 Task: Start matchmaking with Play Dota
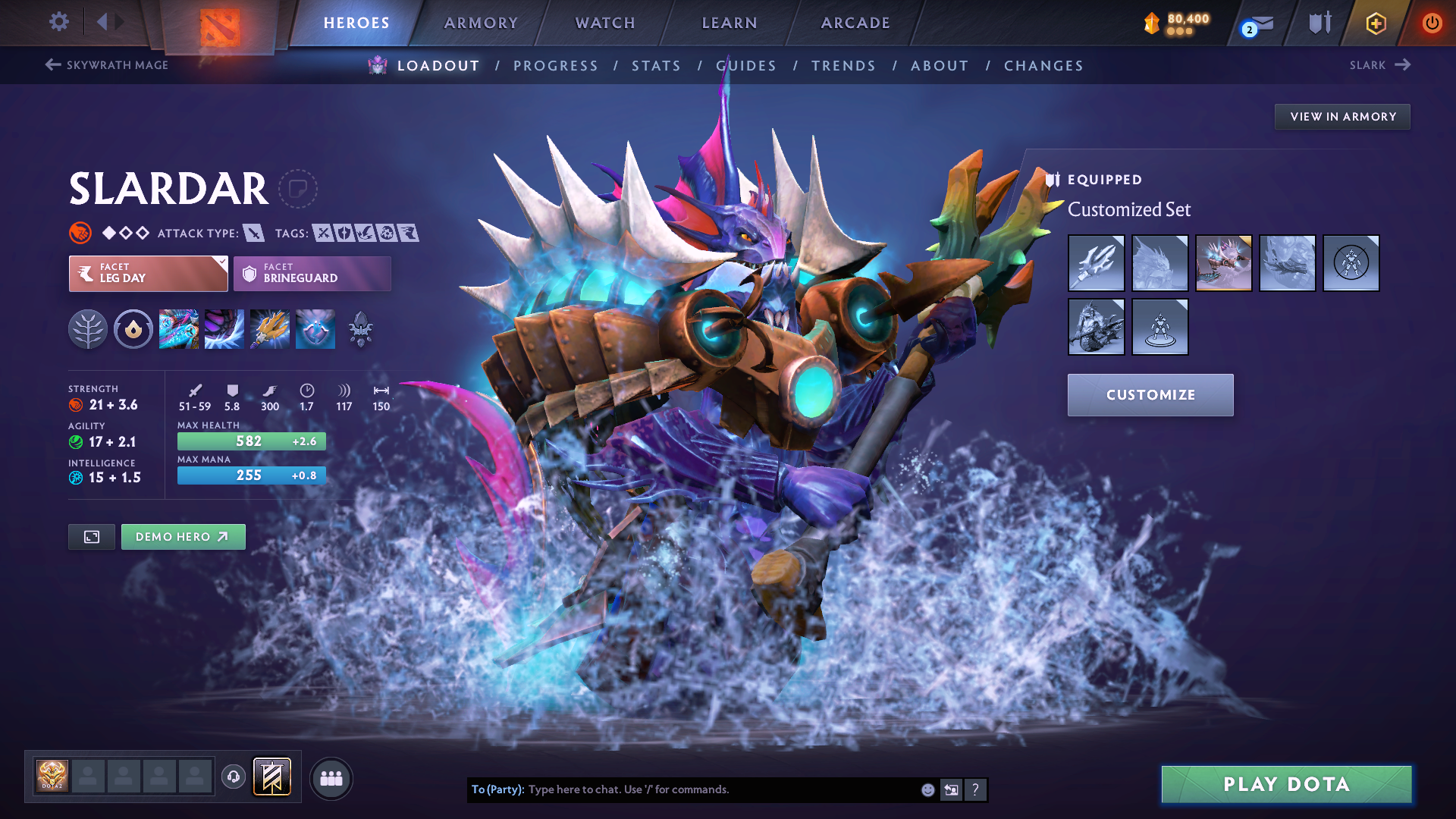click(x=1286, y=784)
